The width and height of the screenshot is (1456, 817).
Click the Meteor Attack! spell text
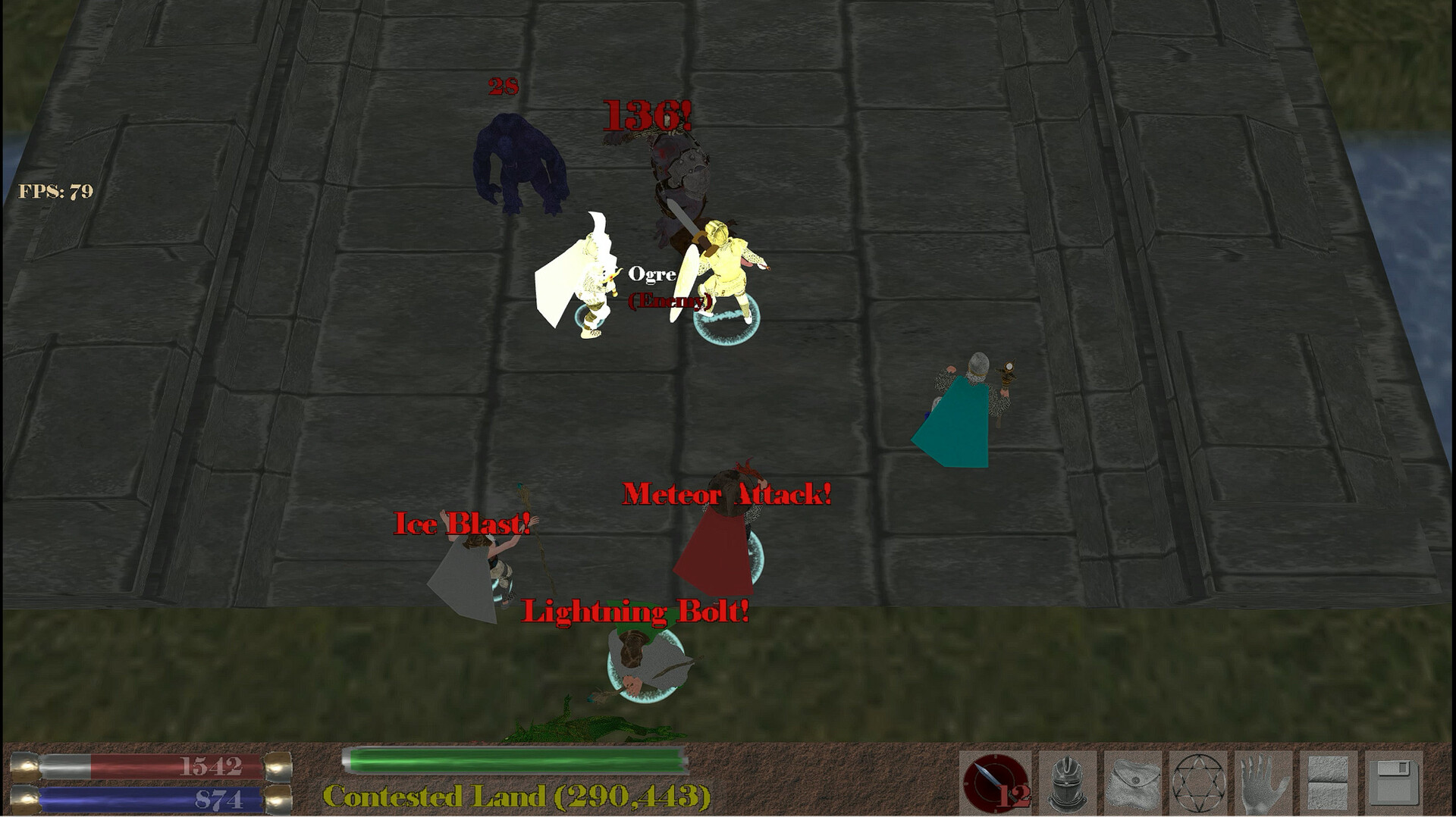726,494
